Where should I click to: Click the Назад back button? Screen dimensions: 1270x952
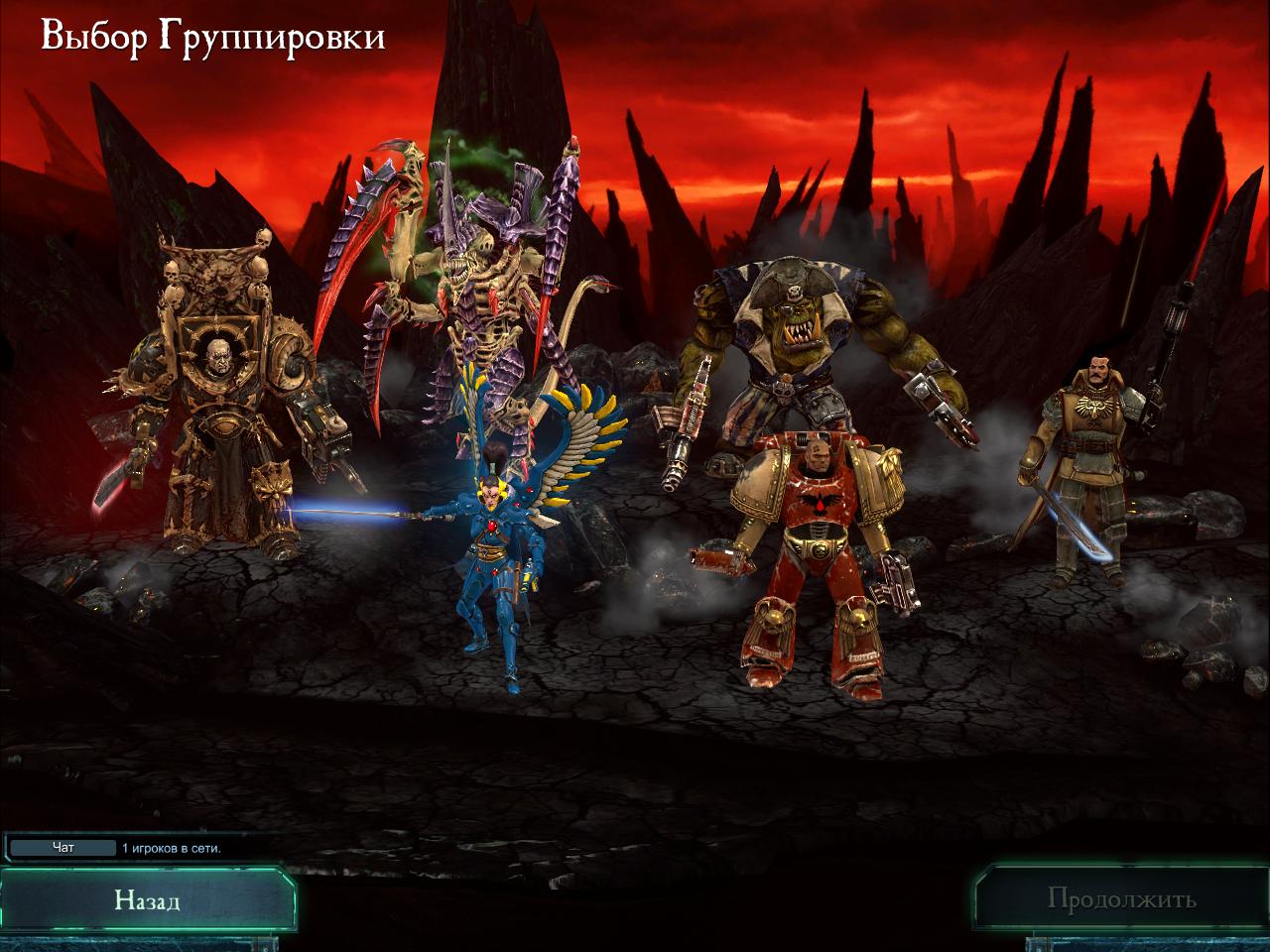(x=147, y=900)
